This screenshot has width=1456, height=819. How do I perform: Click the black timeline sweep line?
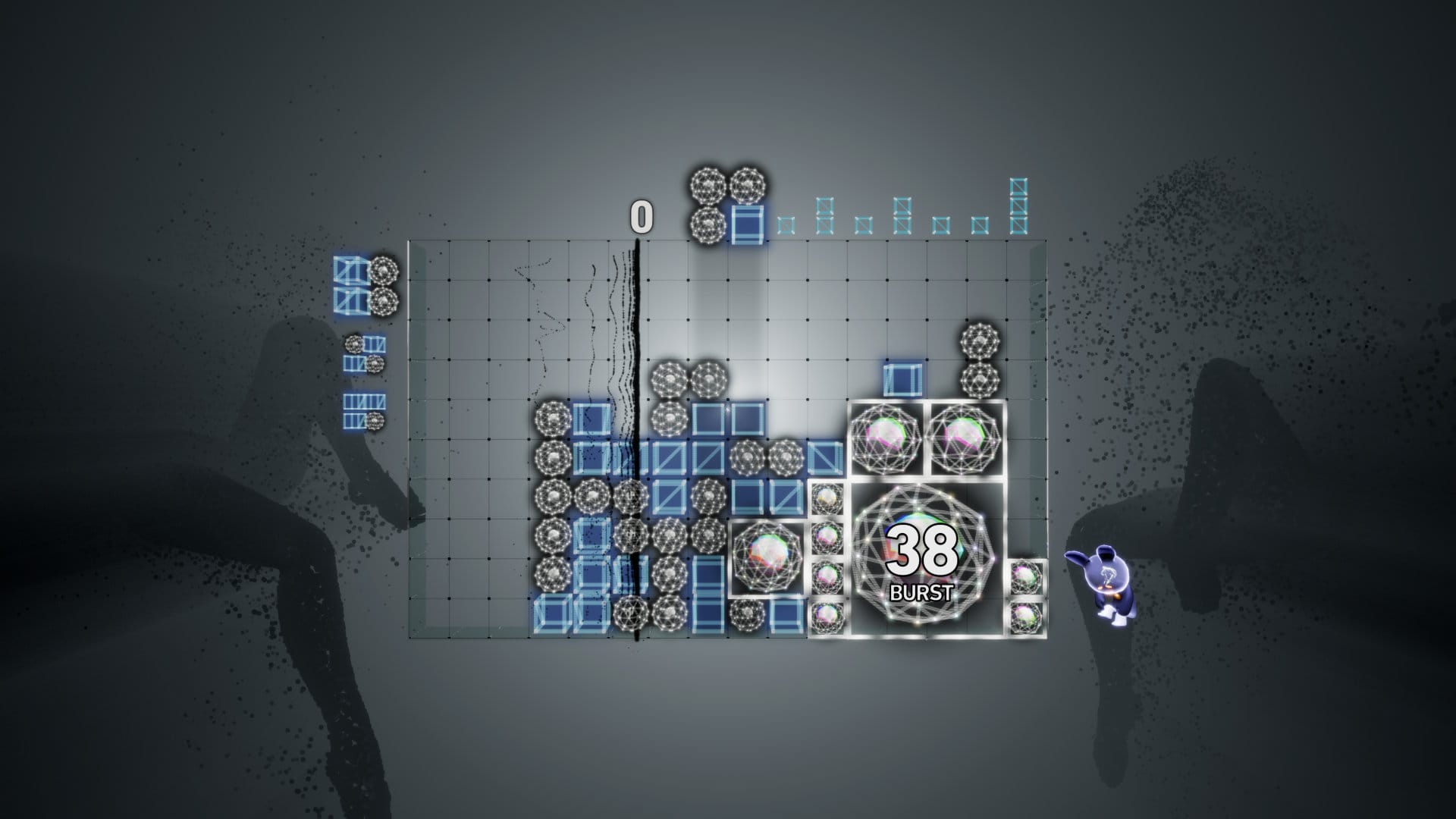[x=635, y=455]
